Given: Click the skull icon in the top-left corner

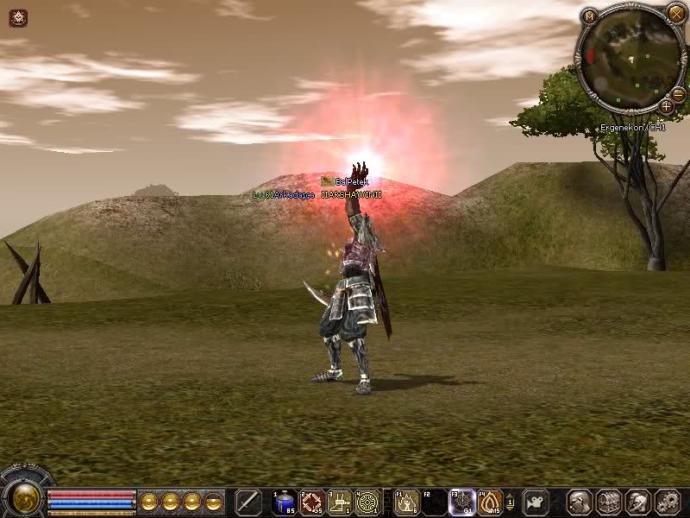Looking at the screenshot, I should pos(18,17).
